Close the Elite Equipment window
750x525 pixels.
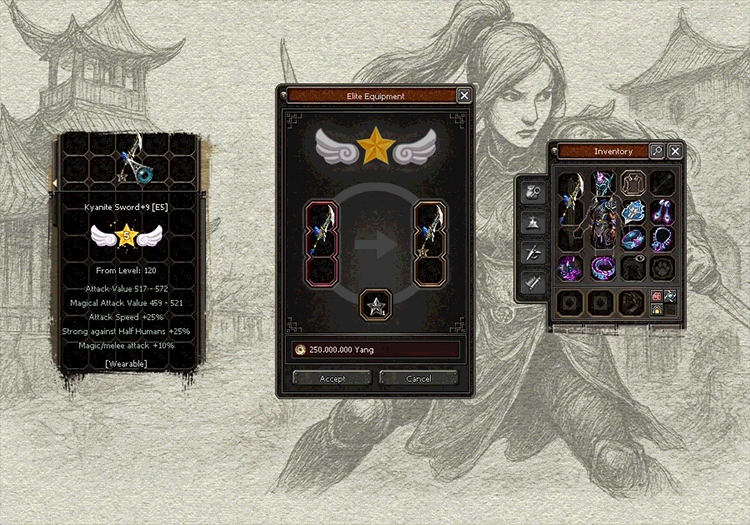point(464,96)
